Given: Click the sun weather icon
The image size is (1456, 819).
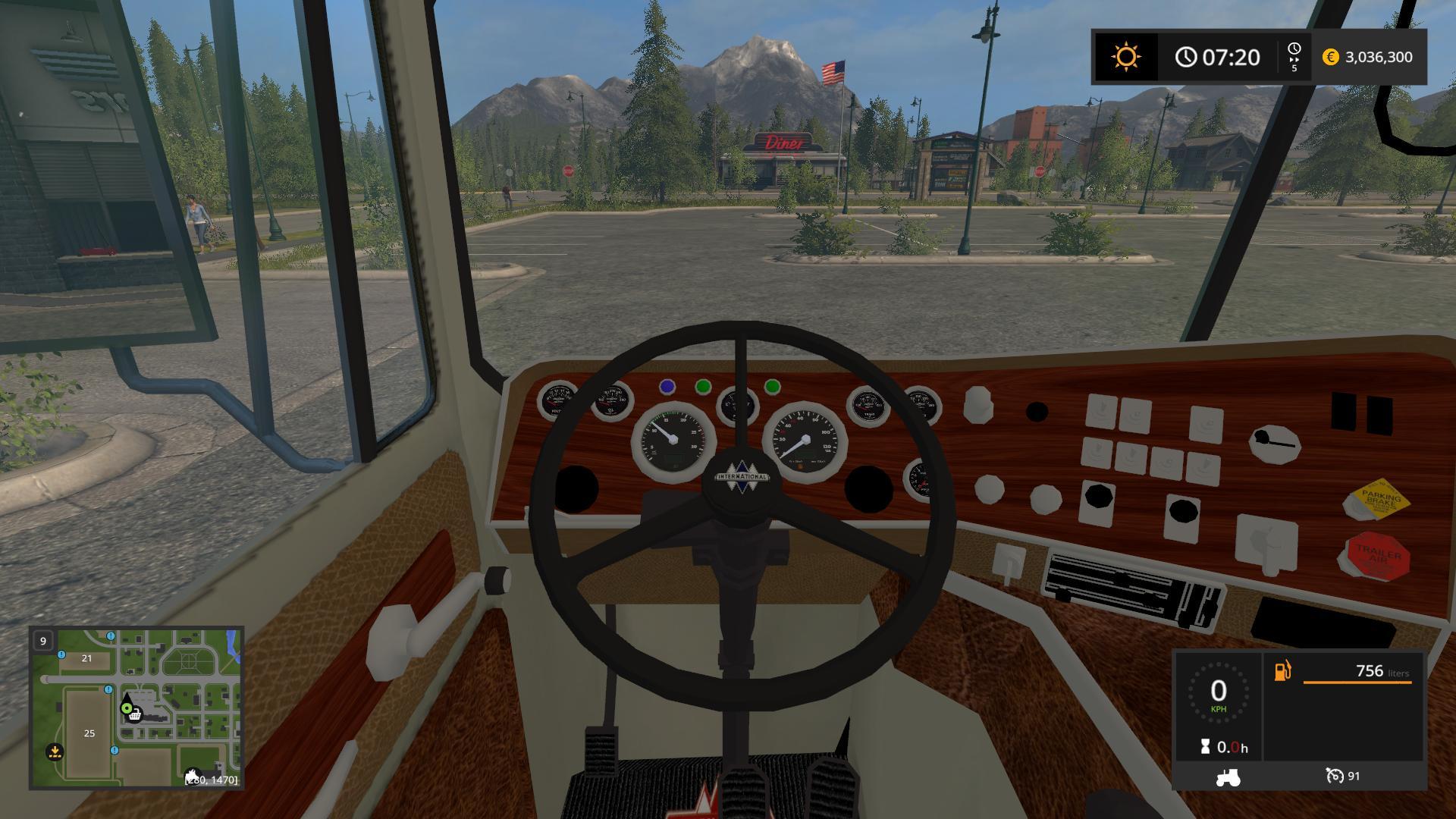Looking at the screenshot, I should tap(1125, 57).
